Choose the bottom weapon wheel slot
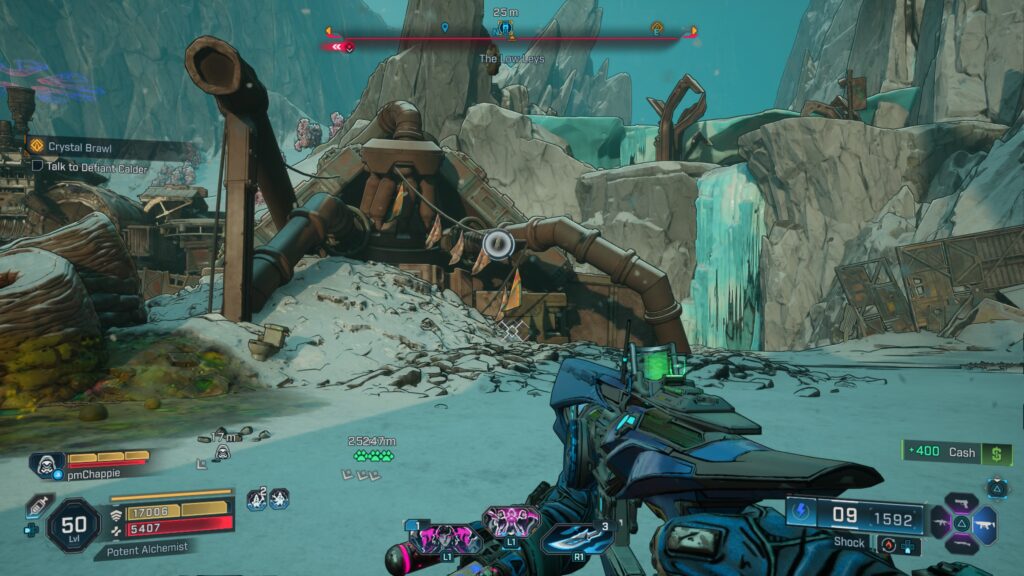1024x576 pixels. 961,545
